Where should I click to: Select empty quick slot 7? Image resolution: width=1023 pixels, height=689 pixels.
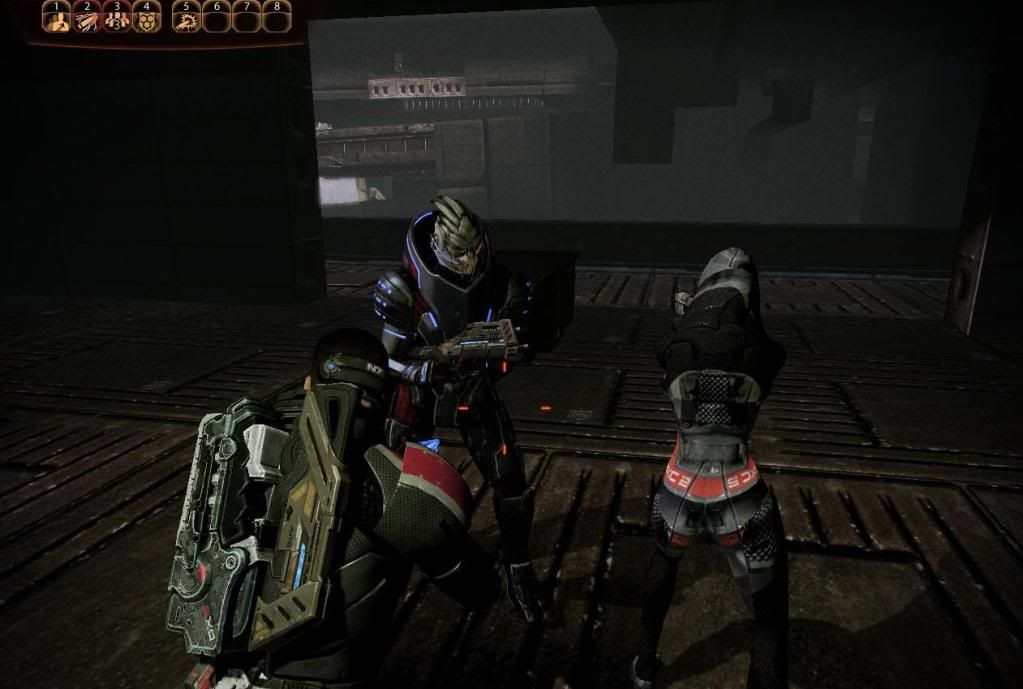coord(246,19)
